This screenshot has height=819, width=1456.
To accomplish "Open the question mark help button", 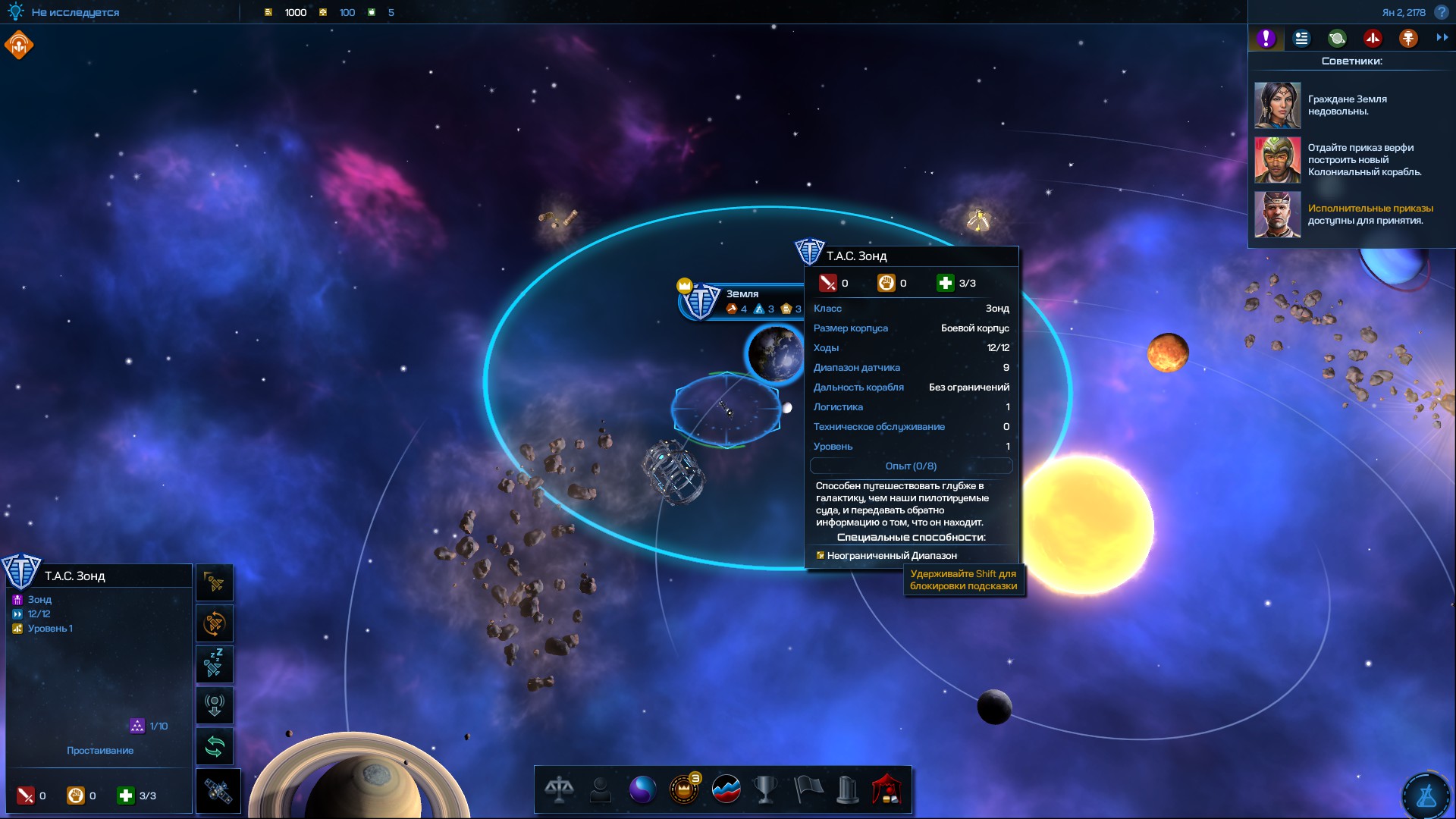I will coord(1442,12).
